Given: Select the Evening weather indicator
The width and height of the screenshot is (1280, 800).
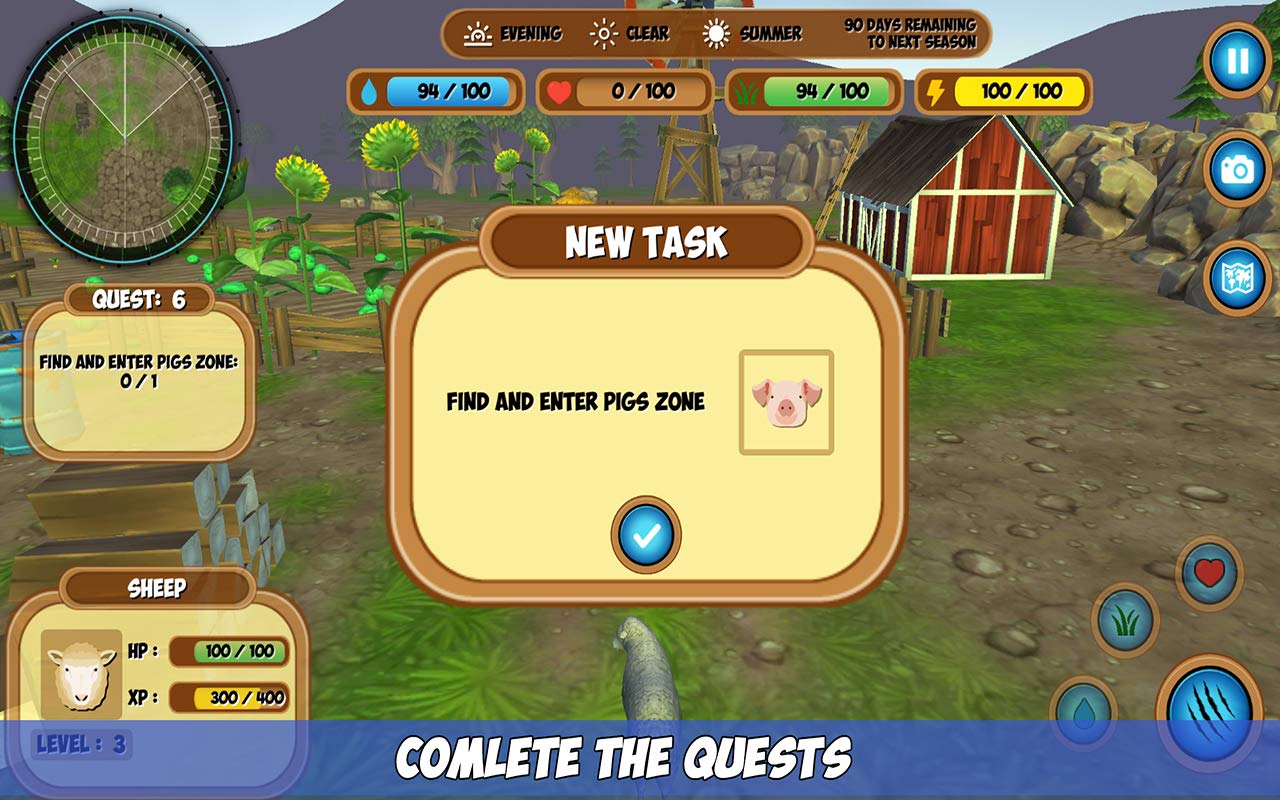Looking at the screenshot, I should tap(515, 33).
